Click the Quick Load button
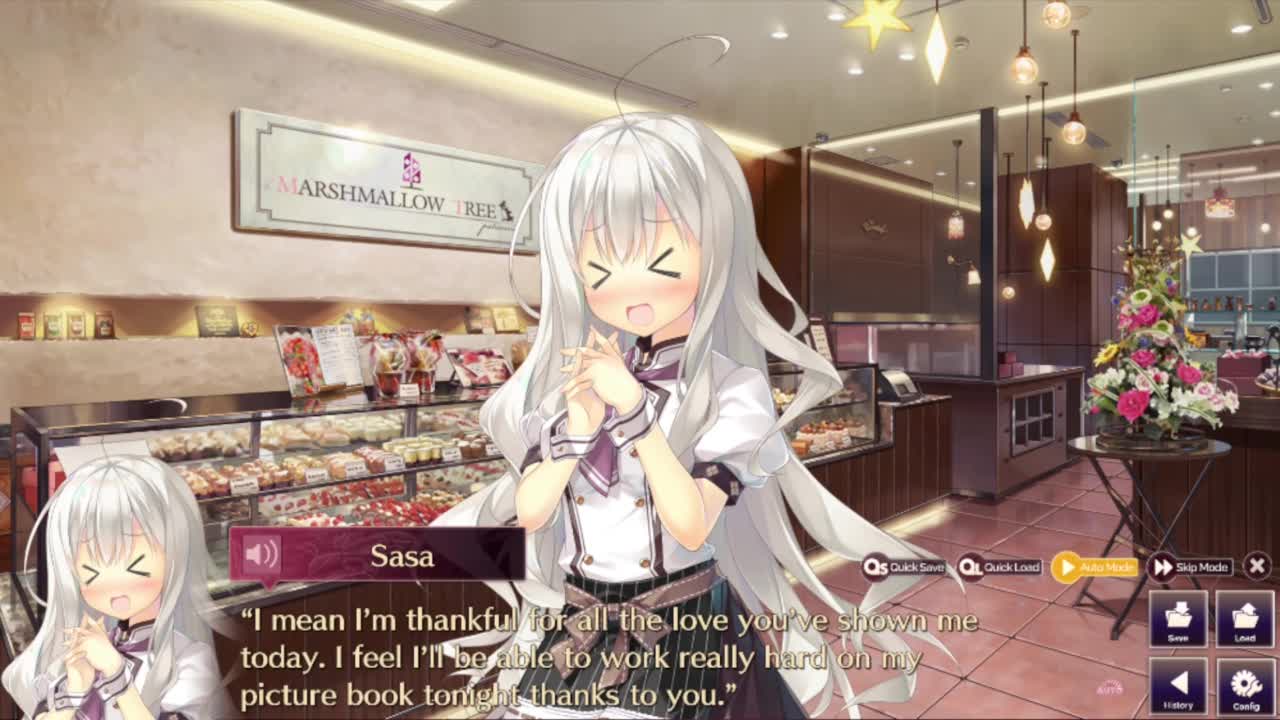Image resolution: width=1280 pixels, height=720 pixels. [1000, 567]
